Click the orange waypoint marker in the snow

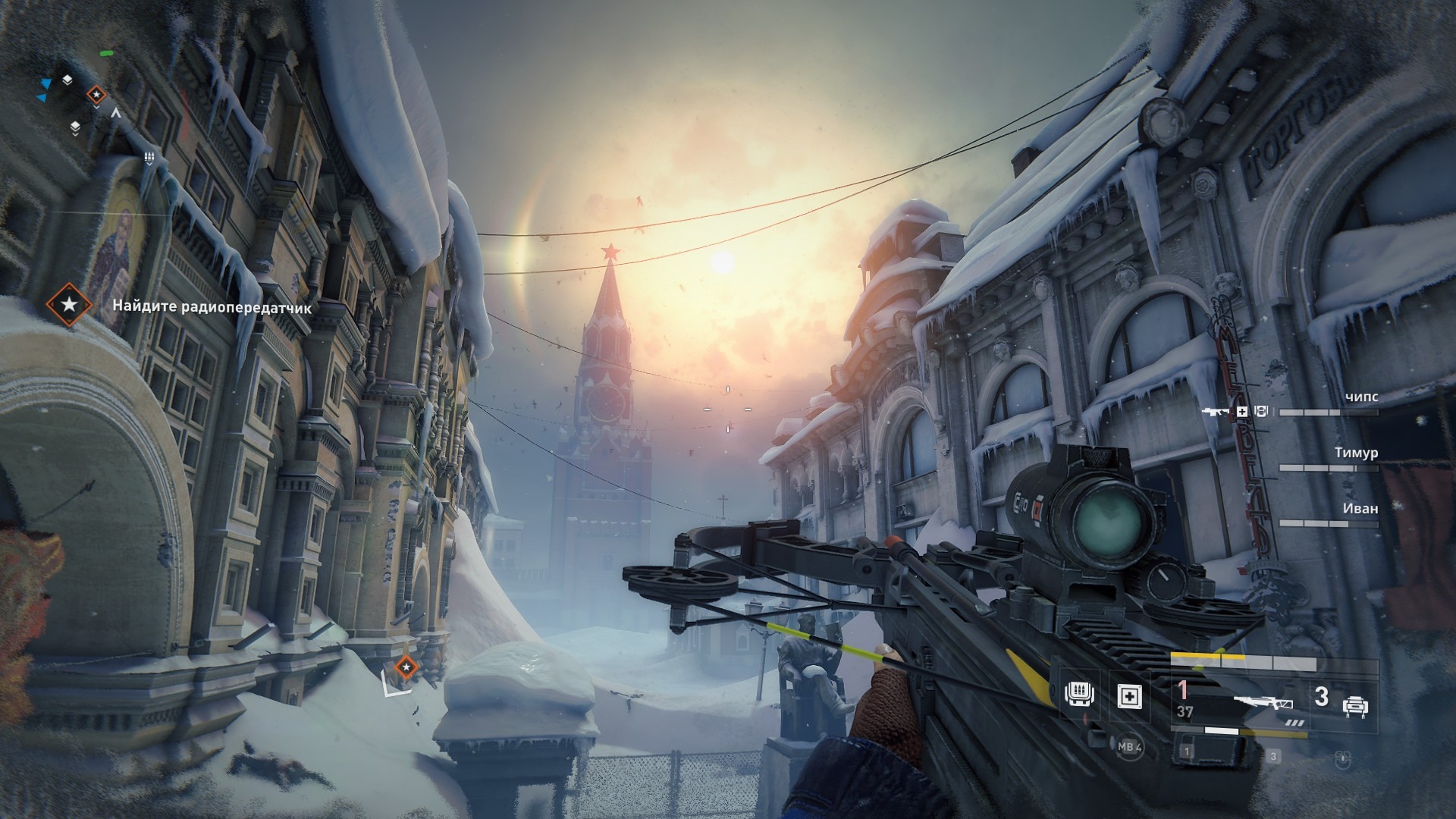point(406,667)
